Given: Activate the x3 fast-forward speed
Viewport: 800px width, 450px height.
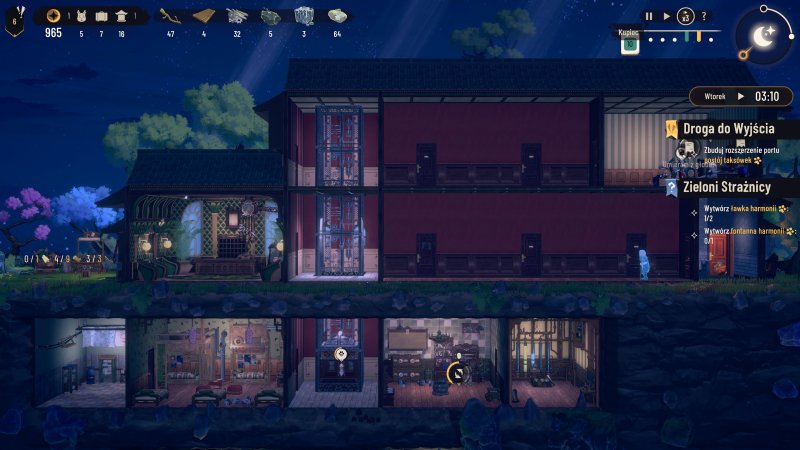Looking at the screenshot, I should point(685,16).
